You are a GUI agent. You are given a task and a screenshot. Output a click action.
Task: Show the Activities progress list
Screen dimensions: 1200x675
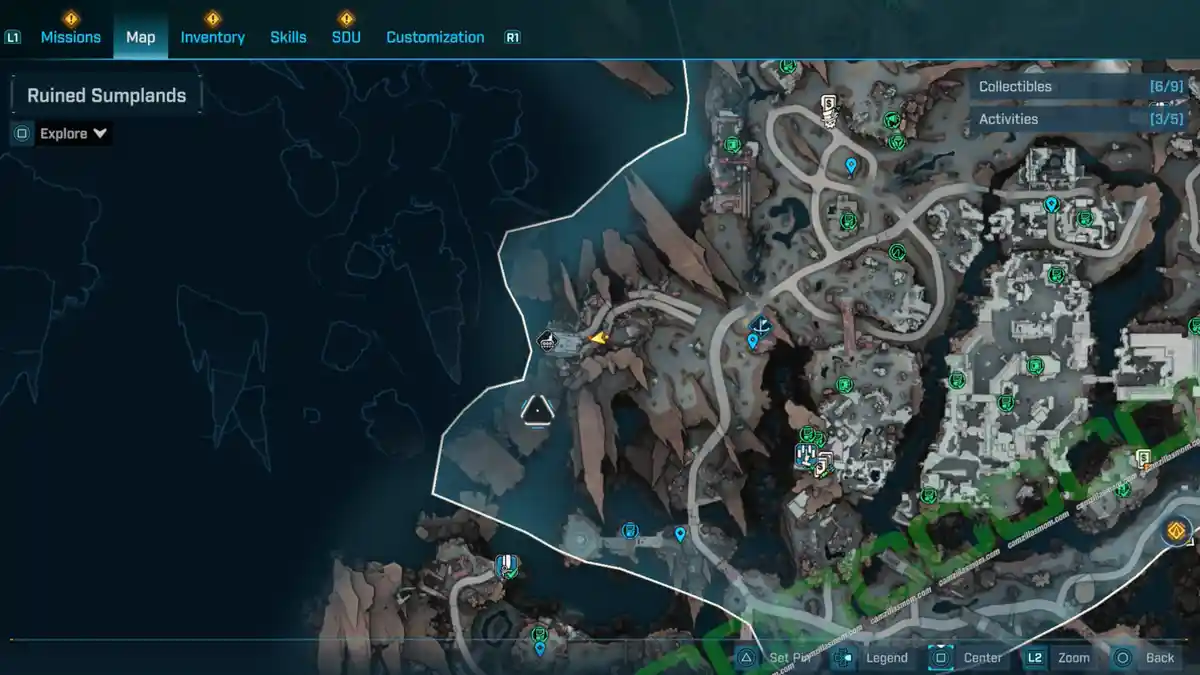[x=1080, y=119]
